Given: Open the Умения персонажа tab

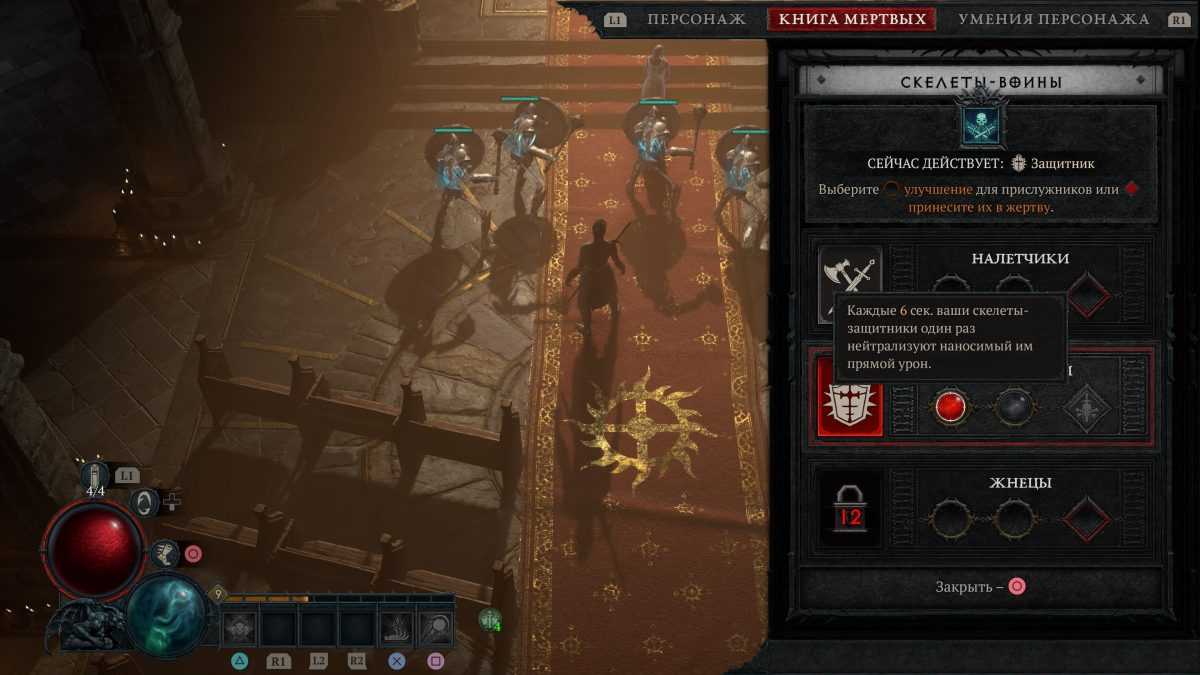Looking at the screenshot, I should (1053, 19).
